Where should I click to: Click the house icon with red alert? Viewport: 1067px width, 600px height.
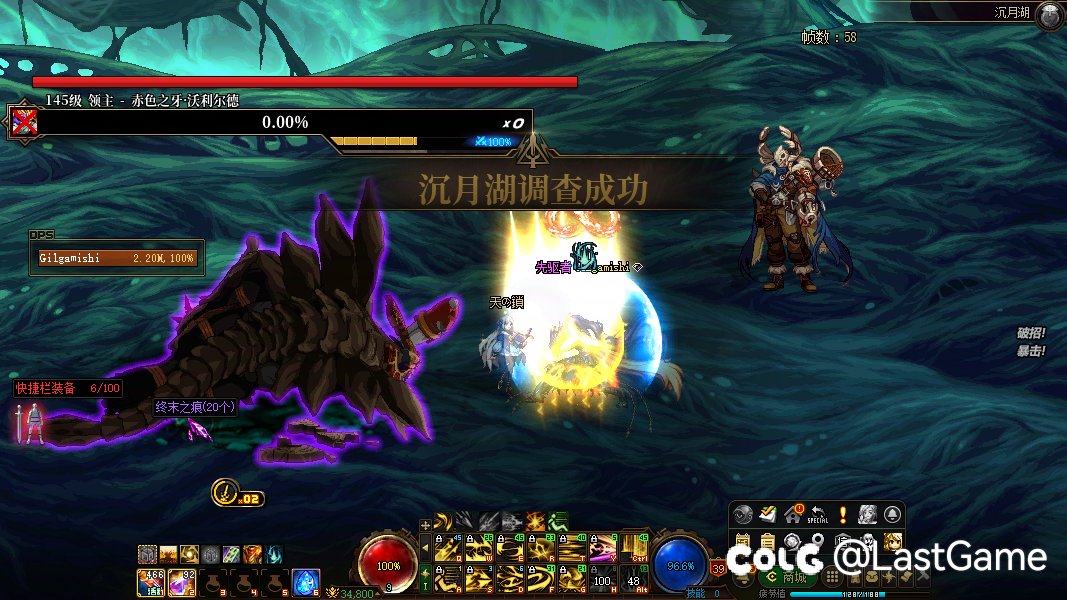[x=793, y=515]
